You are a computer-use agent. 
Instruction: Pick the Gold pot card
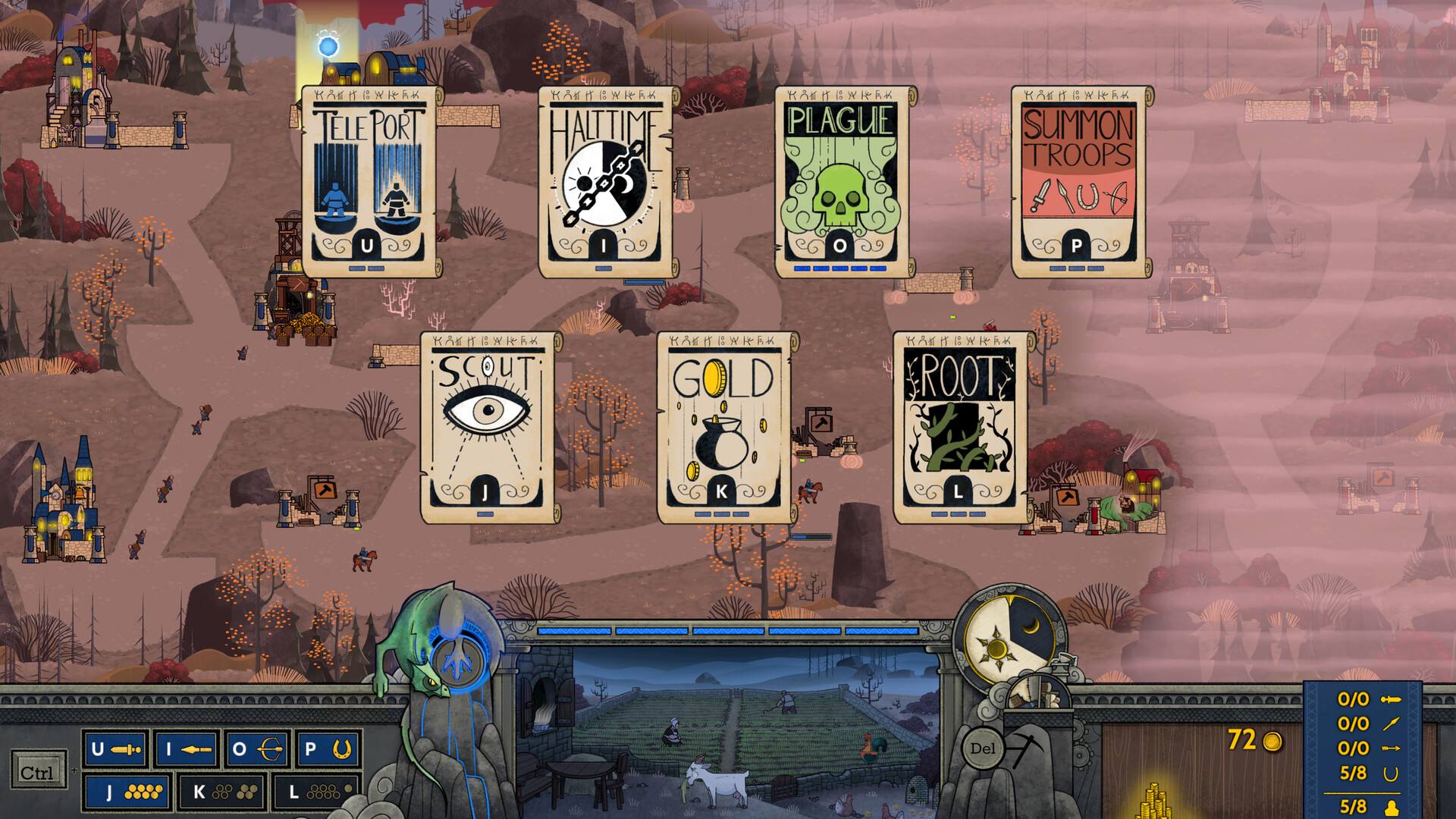[x=722, y=426]
